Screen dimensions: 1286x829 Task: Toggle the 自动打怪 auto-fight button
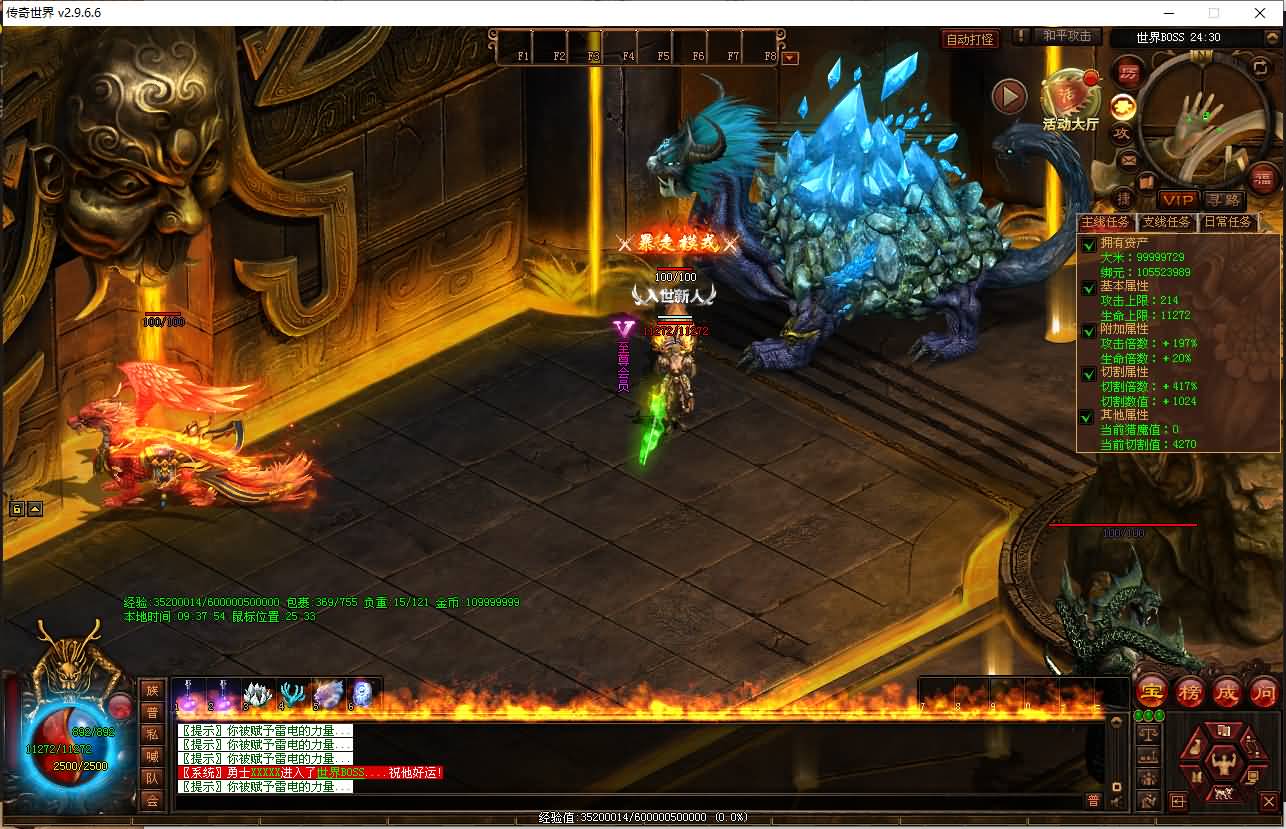[970, 39]
